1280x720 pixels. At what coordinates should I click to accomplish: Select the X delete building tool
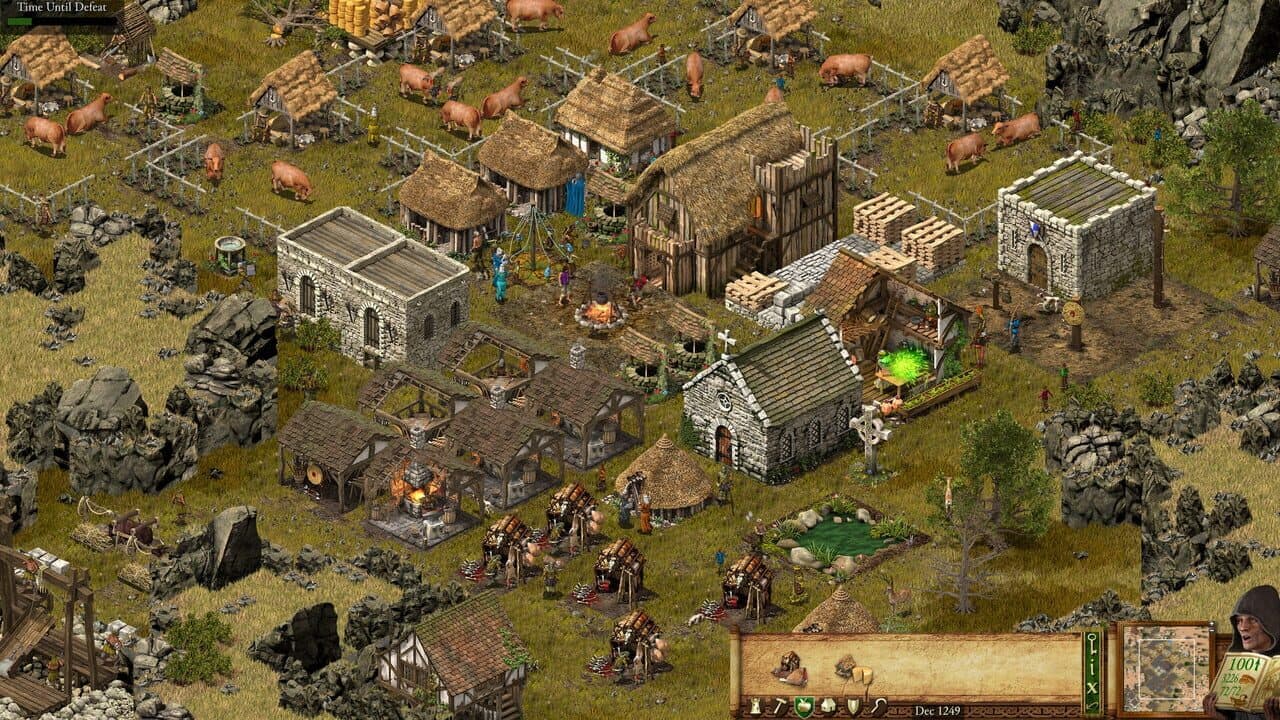pyautogui.click(x=1093, y=687)
